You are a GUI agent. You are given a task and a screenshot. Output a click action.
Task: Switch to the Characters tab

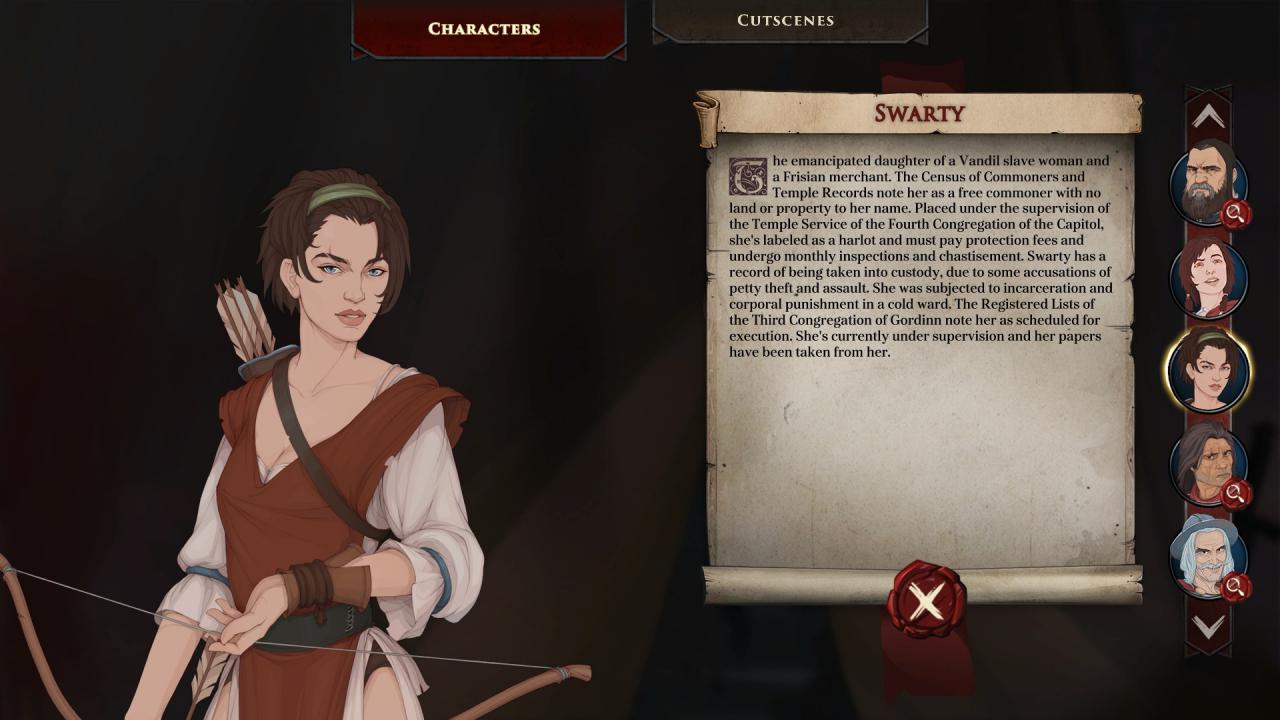click(x=484, y=28)
